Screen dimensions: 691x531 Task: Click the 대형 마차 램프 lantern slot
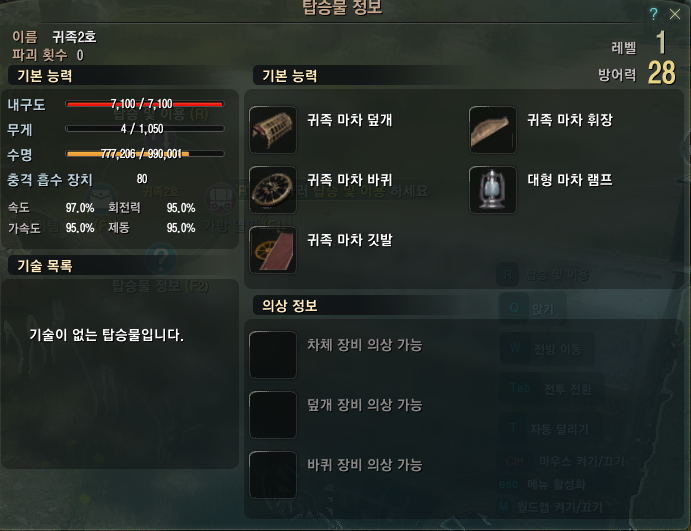pyautogui.click(x=493, y=190)
